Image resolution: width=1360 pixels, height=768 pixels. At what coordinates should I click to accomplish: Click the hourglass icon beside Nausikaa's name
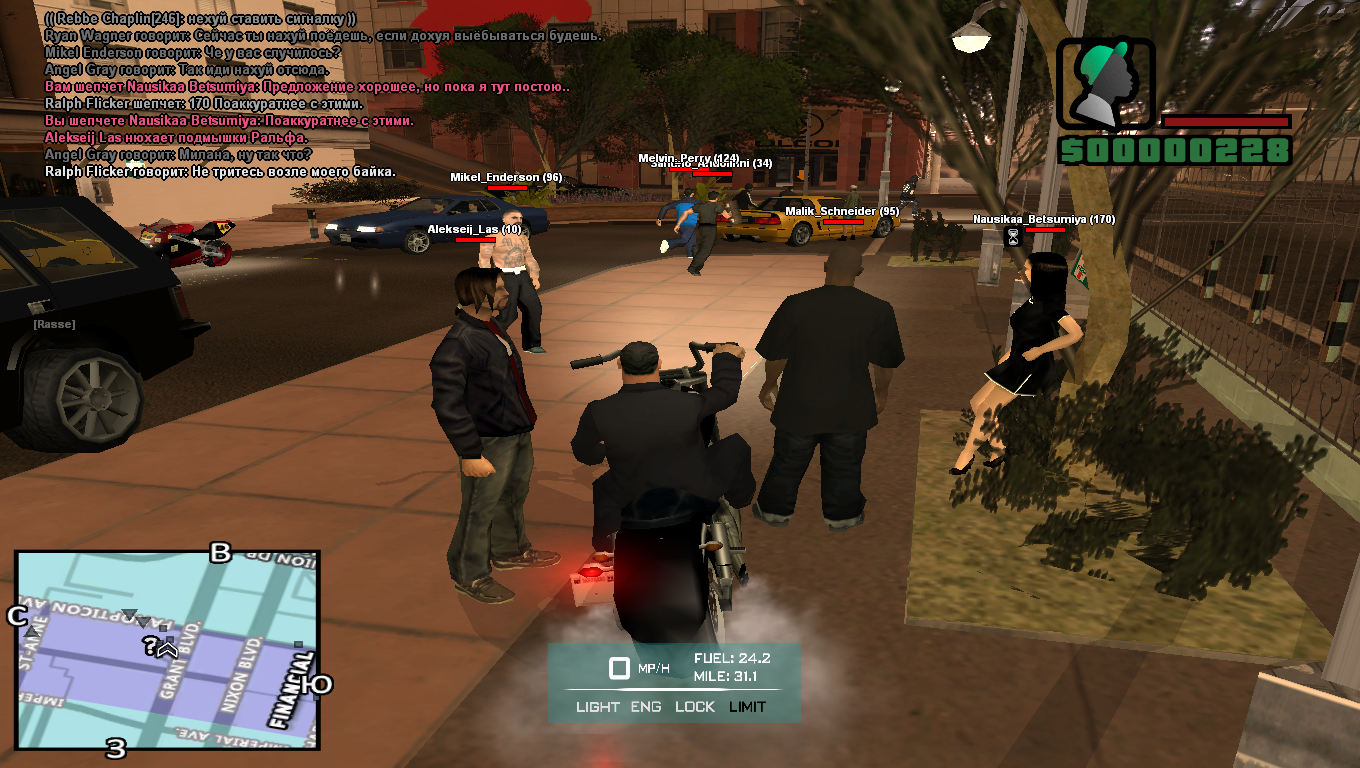pyautogui.click(x=1012, y=237)
